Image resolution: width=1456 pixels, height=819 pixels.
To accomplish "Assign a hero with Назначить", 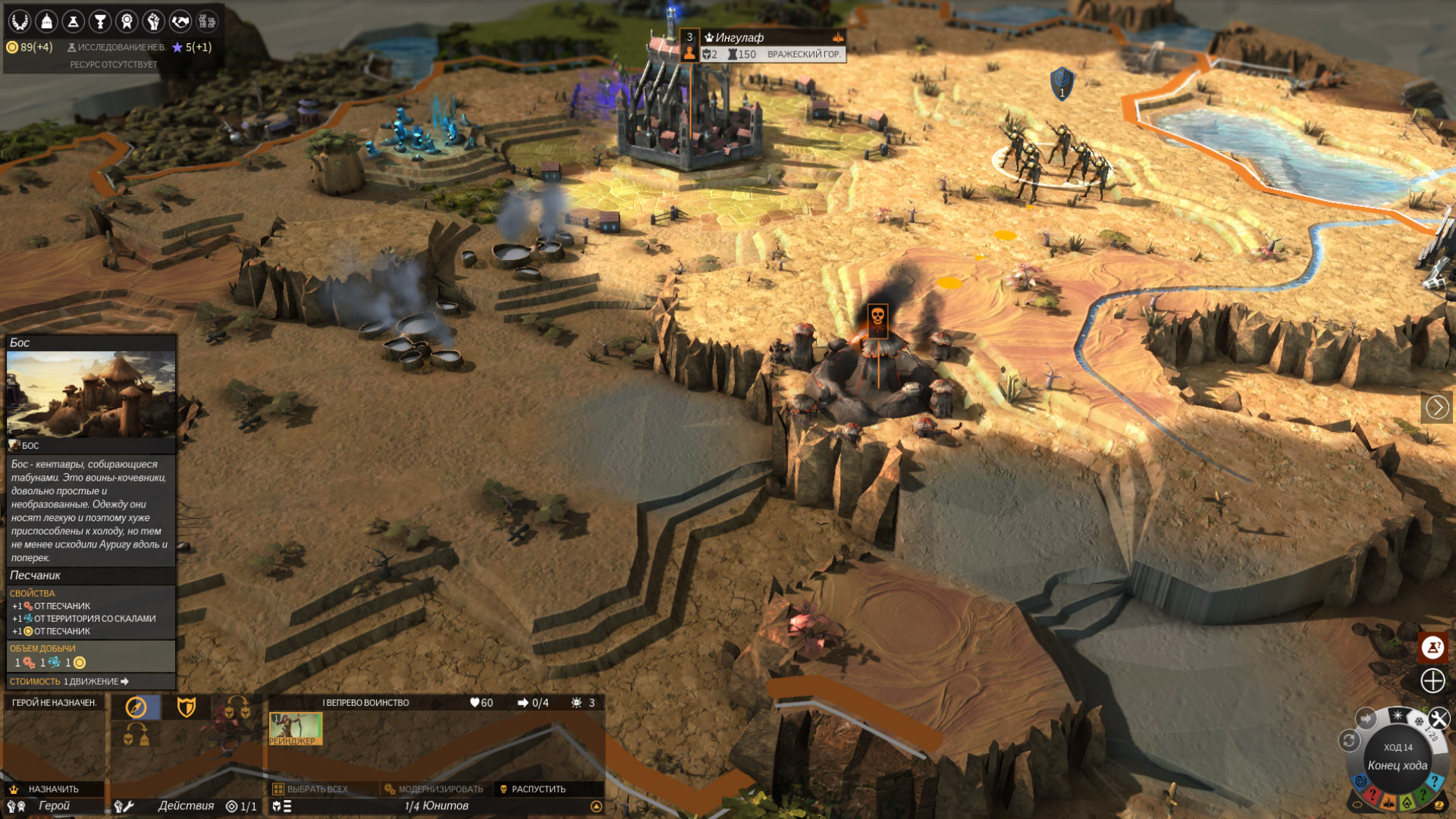I will (x=53, y=789).
